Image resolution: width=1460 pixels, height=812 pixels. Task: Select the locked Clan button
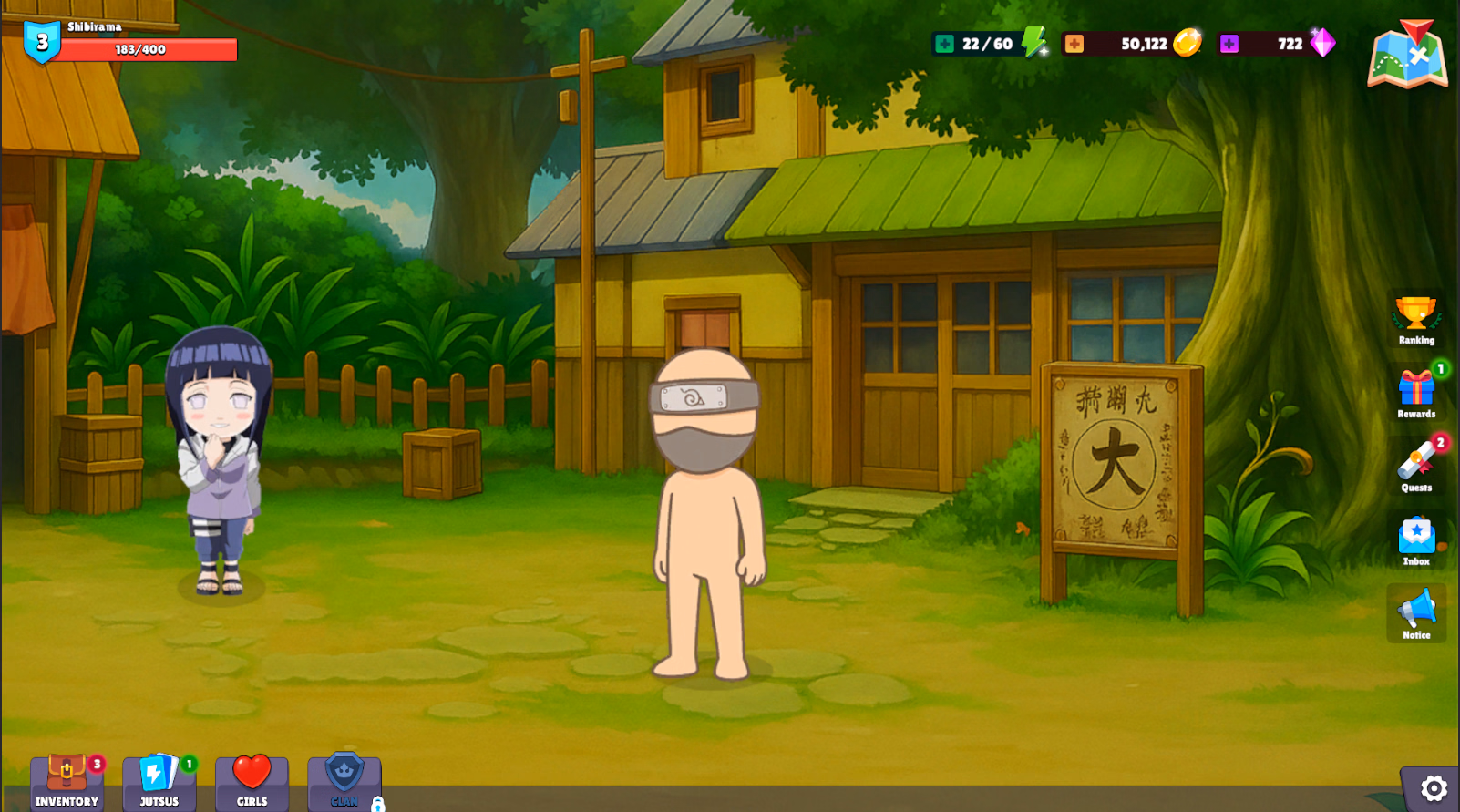(344, 782)
